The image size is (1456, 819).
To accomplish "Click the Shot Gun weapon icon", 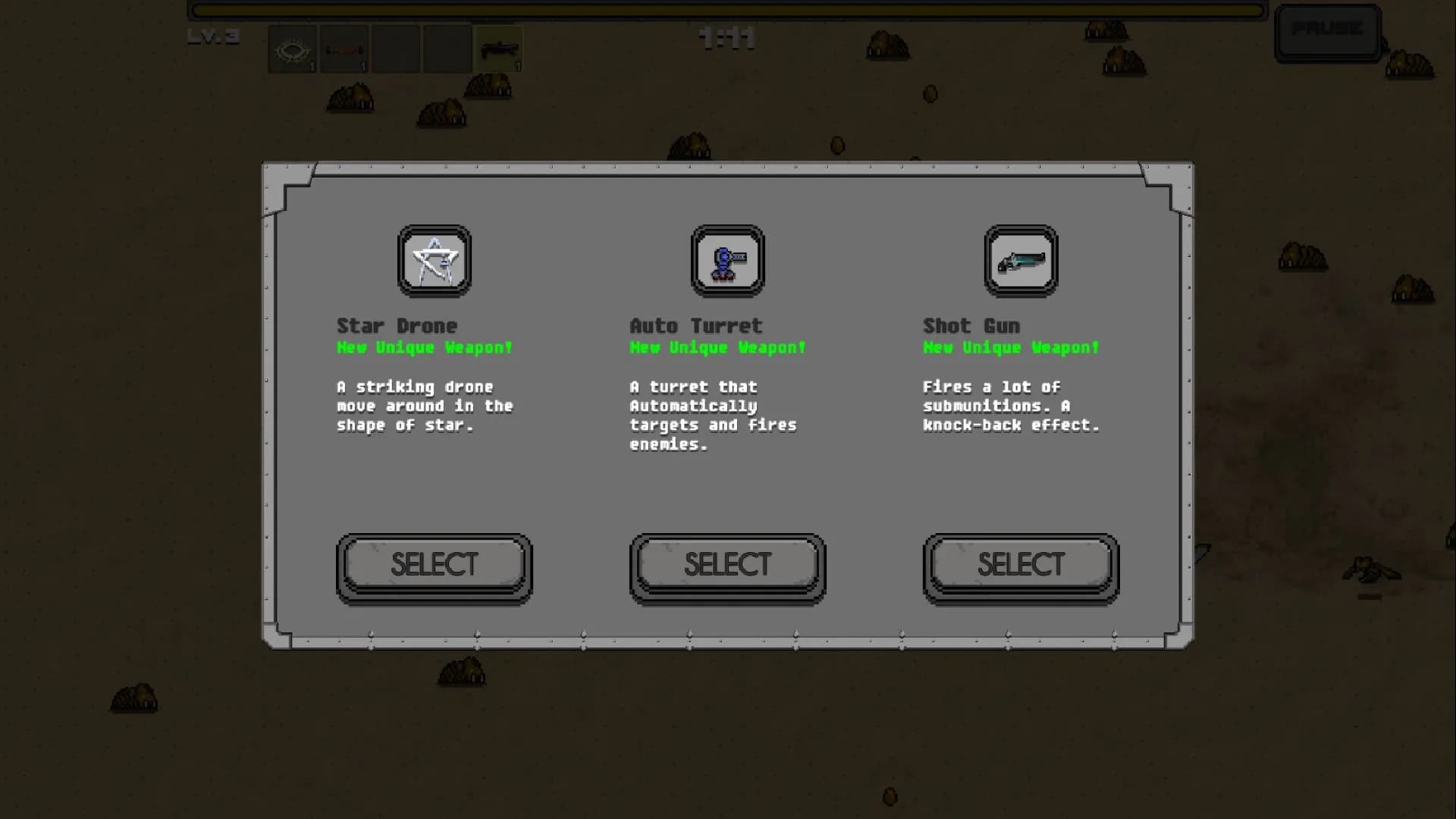I will click(1020, 261).
